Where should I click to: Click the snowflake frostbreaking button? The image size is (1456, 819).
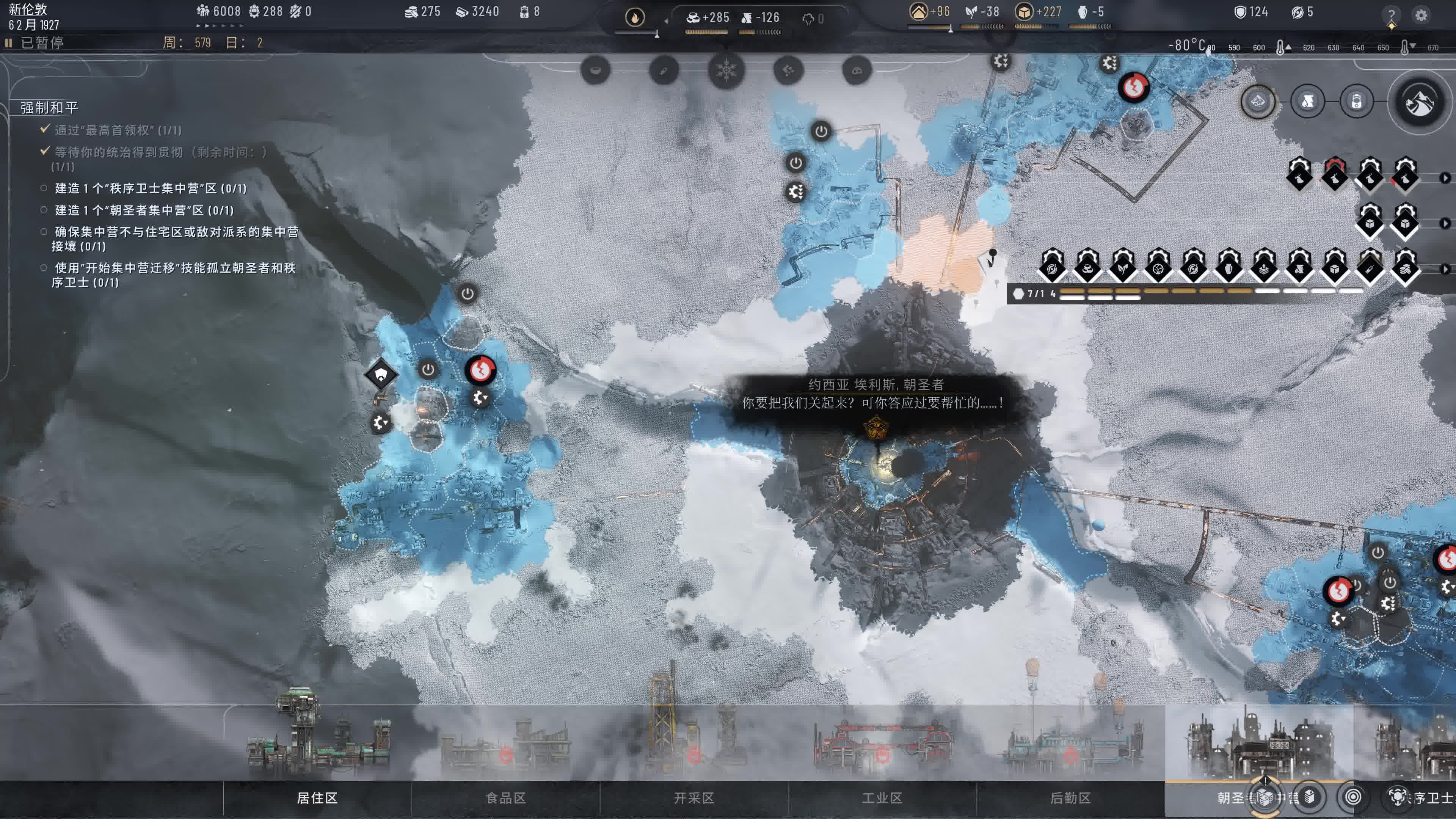[x=726, y=71]
